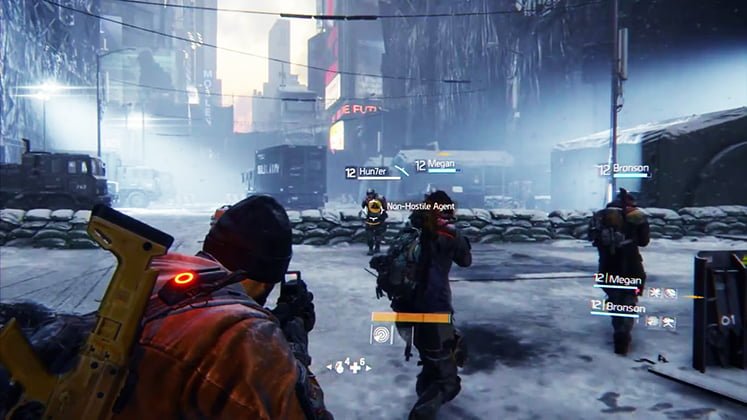Click Megan's overhead nameplate above her character
This screenshot has height=420, width=747.
[436, 166]
